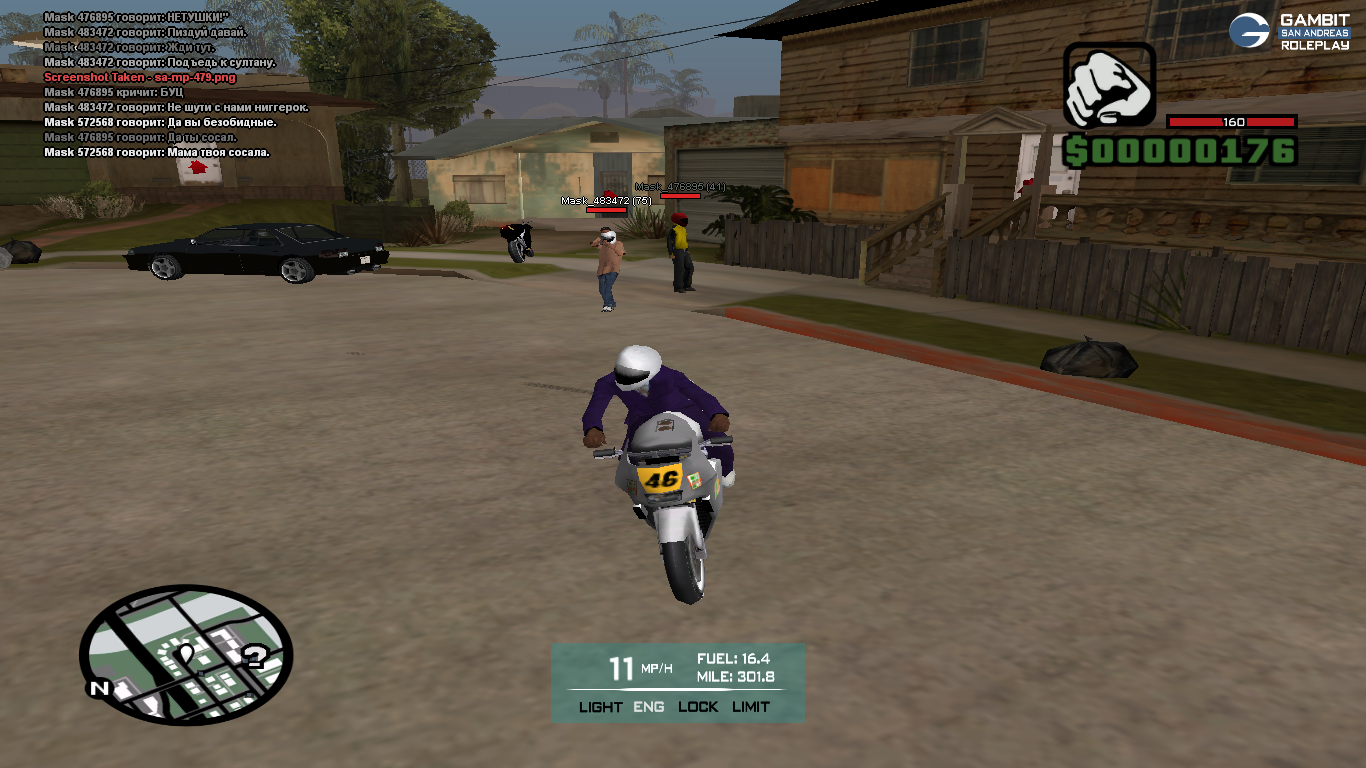This screenshot has height=768, width=1366.
Task: Click the north N marker on the radar
Action: 99,688
